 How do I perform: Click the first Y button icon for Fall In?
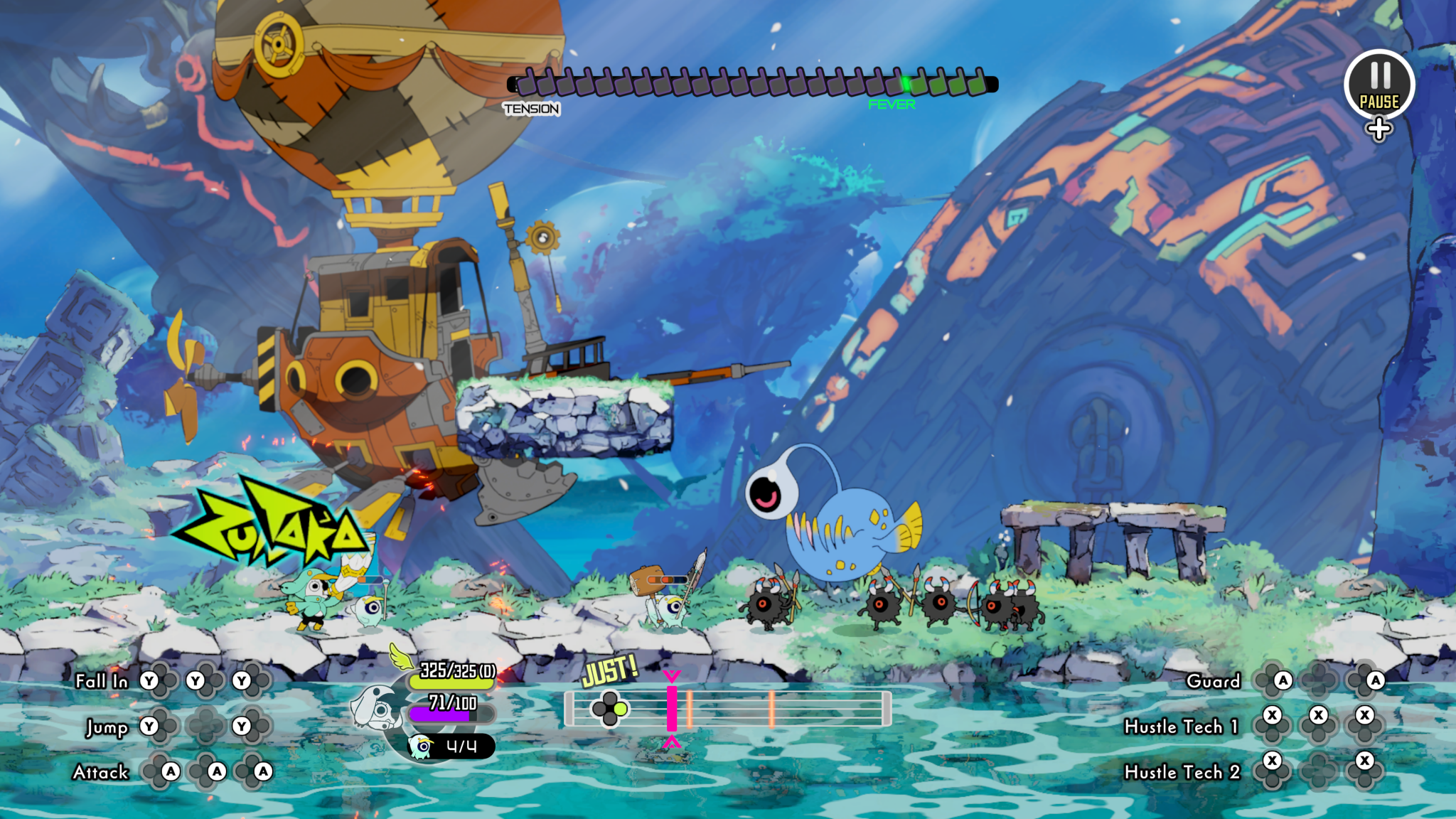click(149, 681)
